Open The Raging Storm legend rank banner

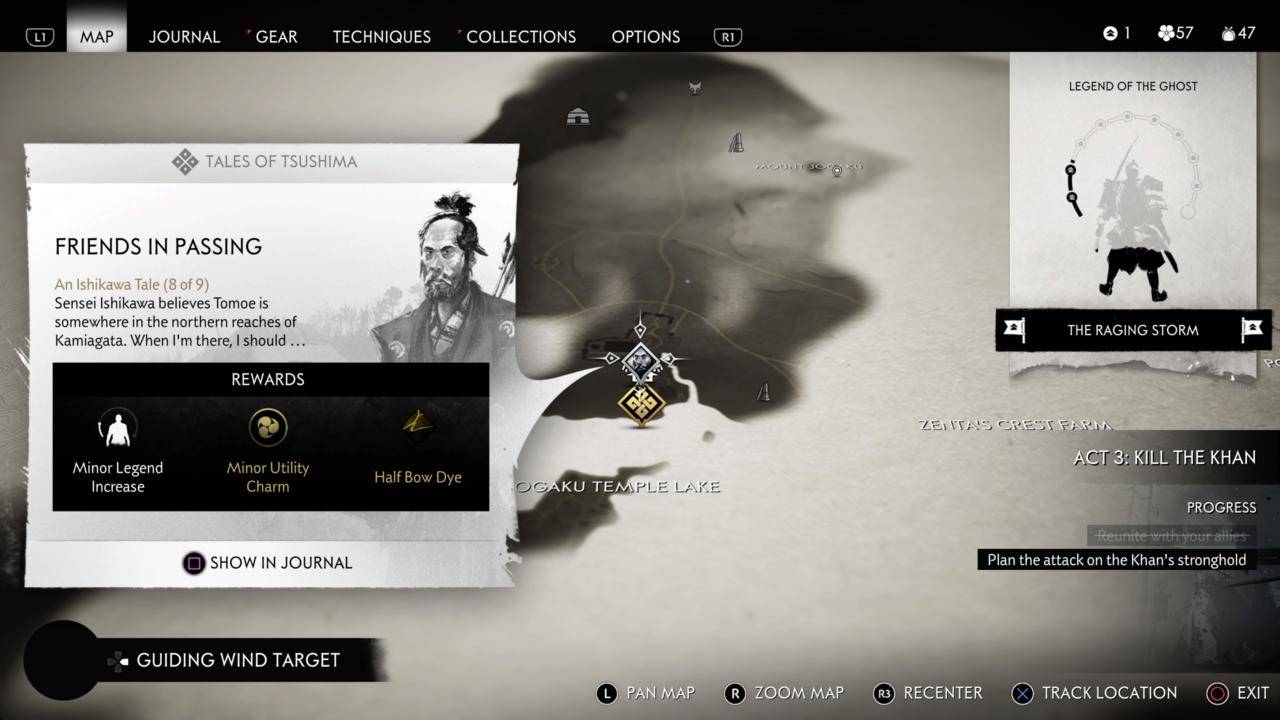[x=1132, y=330]
